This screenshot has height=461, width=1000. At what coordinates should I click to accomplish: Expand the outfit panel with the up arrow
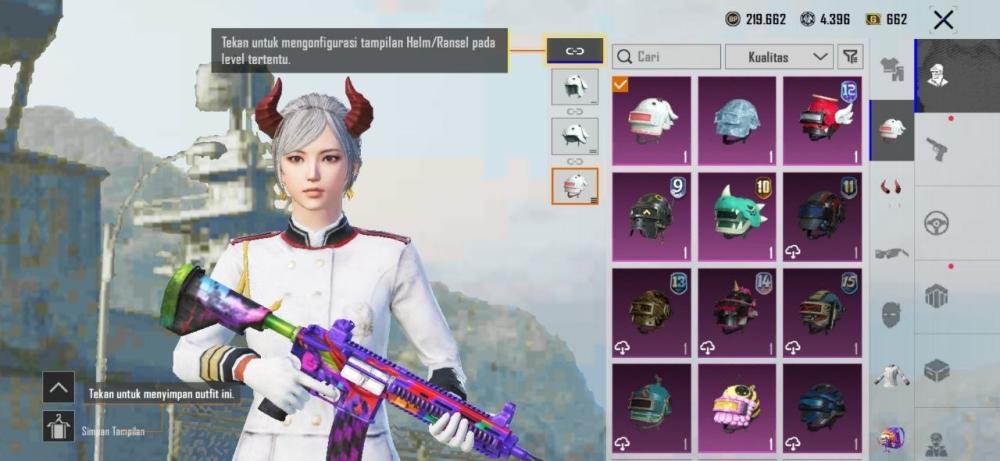pyautogui.click(x=58, y=387)
